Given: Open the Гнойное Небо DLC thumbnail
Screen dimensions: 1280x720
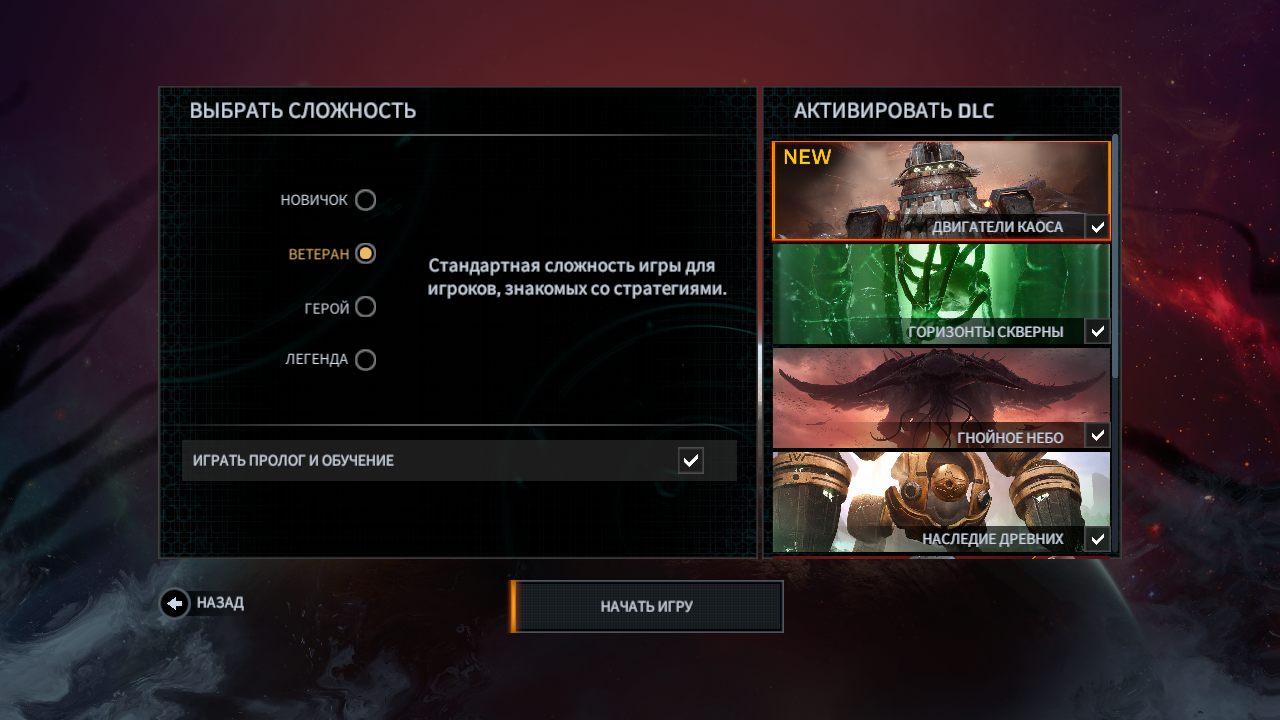Looking at the screenshot, I should [940, 390].
